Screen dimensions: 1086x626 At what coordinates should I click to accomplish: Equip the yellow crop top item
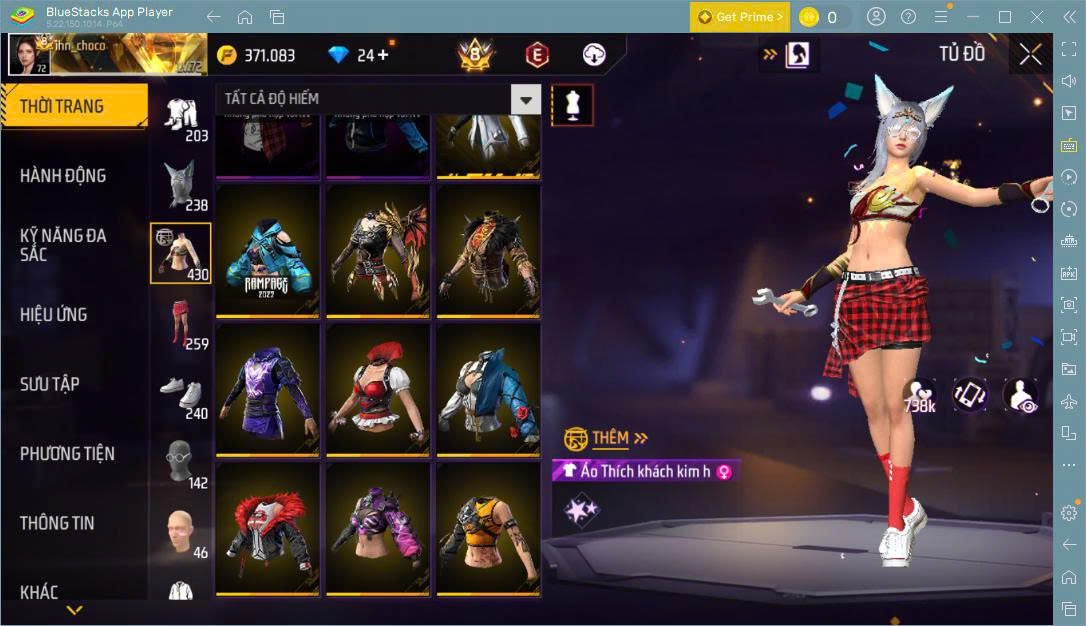(488, 528)
